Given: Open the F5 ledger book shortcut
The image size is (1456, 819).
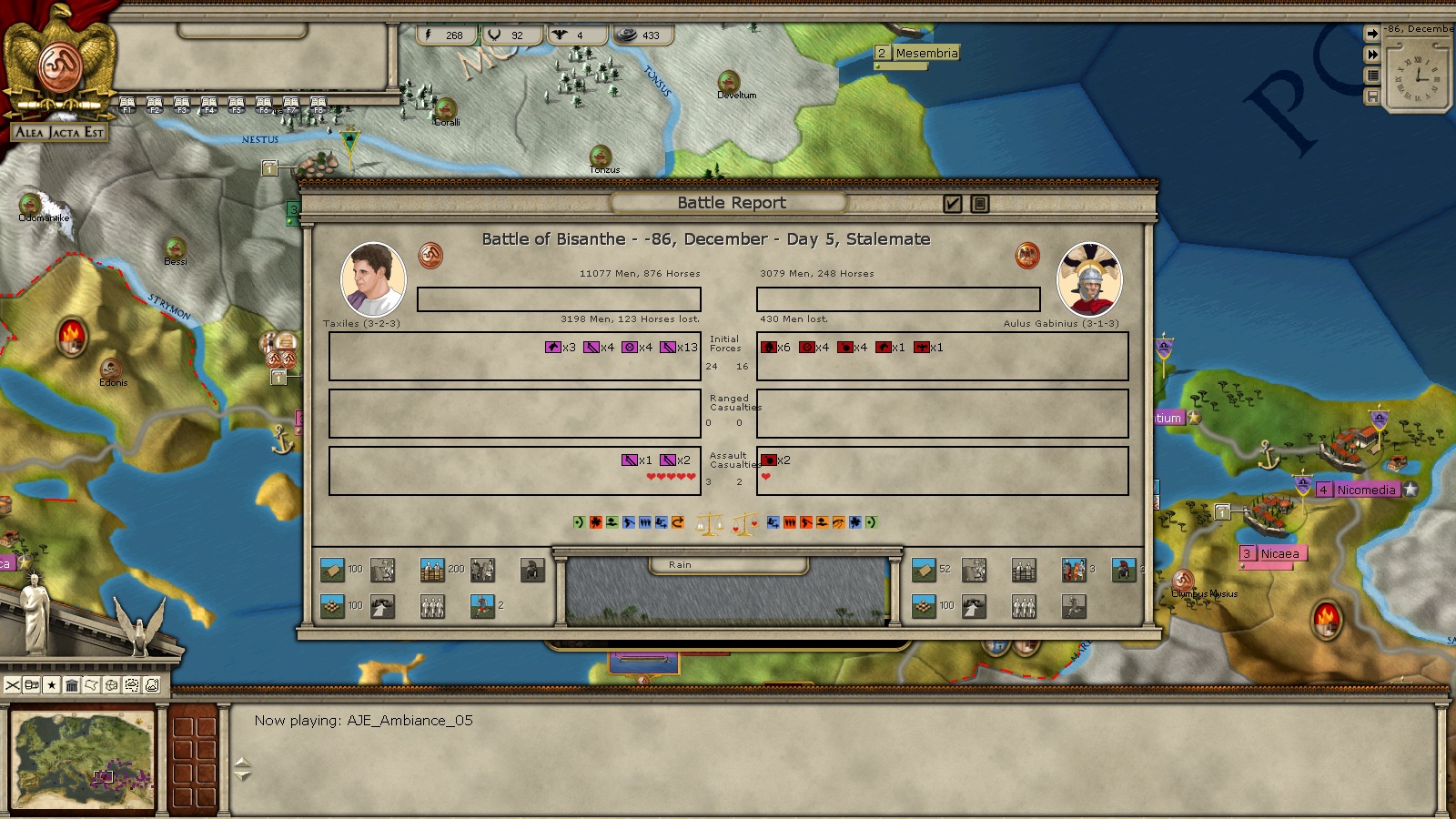Looking at the screenshot, I should [x=237, y=105].
